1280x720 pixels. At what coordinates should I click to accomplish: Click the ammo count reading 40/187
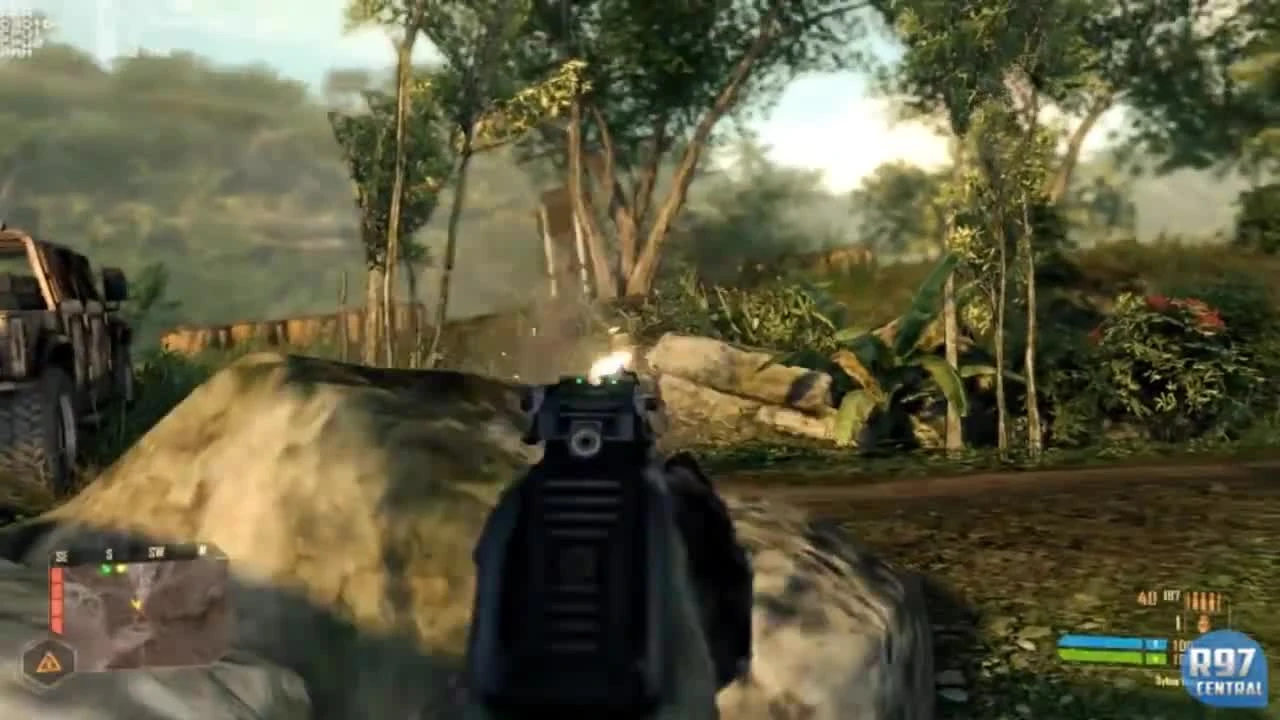click(1158, 595)
